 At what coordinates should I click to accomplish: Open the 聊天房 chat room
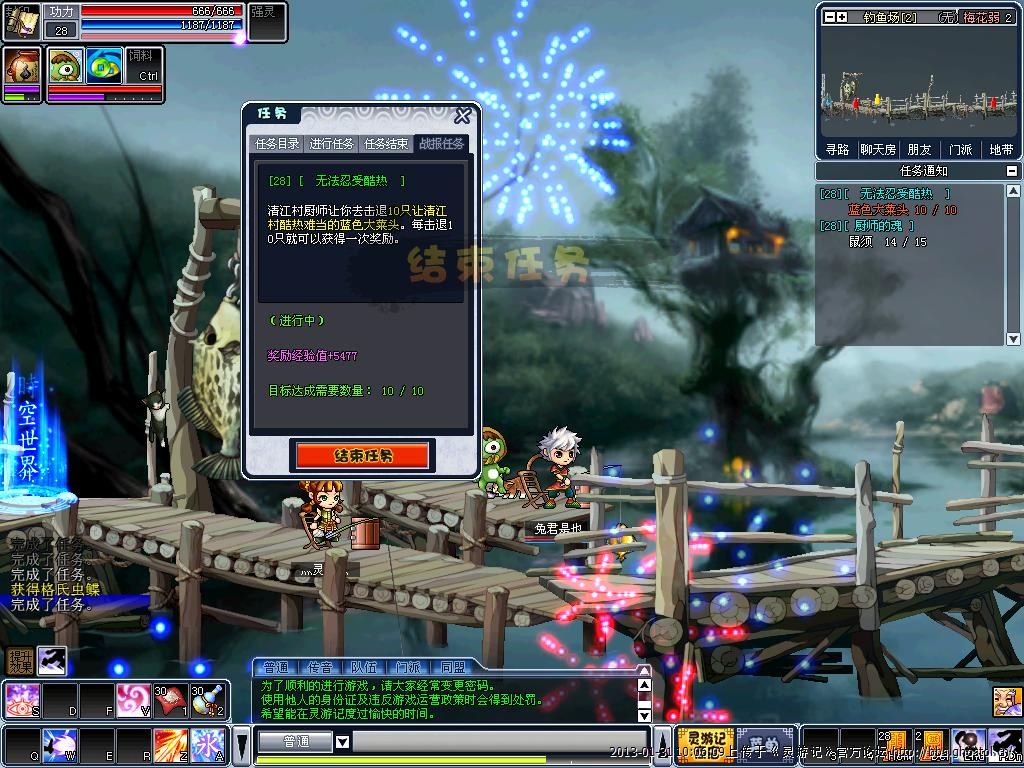tap(878, 150)
